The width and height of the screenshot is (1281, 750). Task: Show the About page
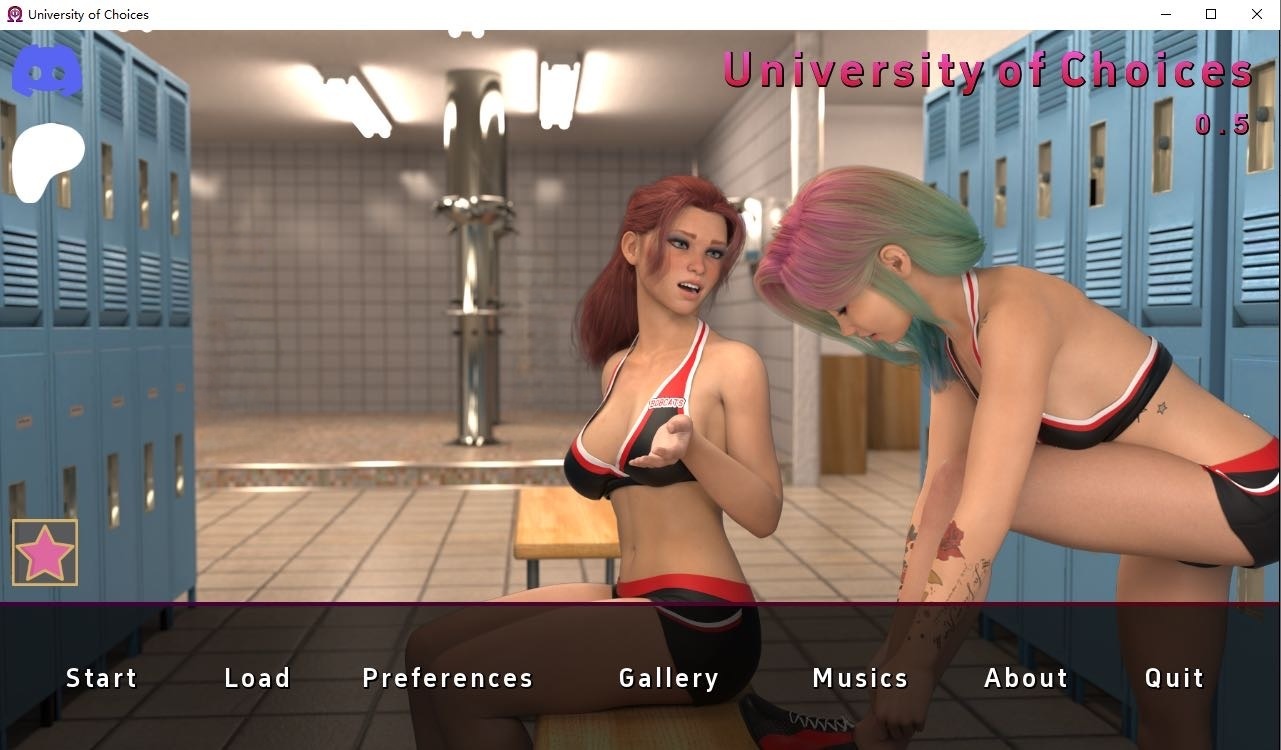[1026, 678]
